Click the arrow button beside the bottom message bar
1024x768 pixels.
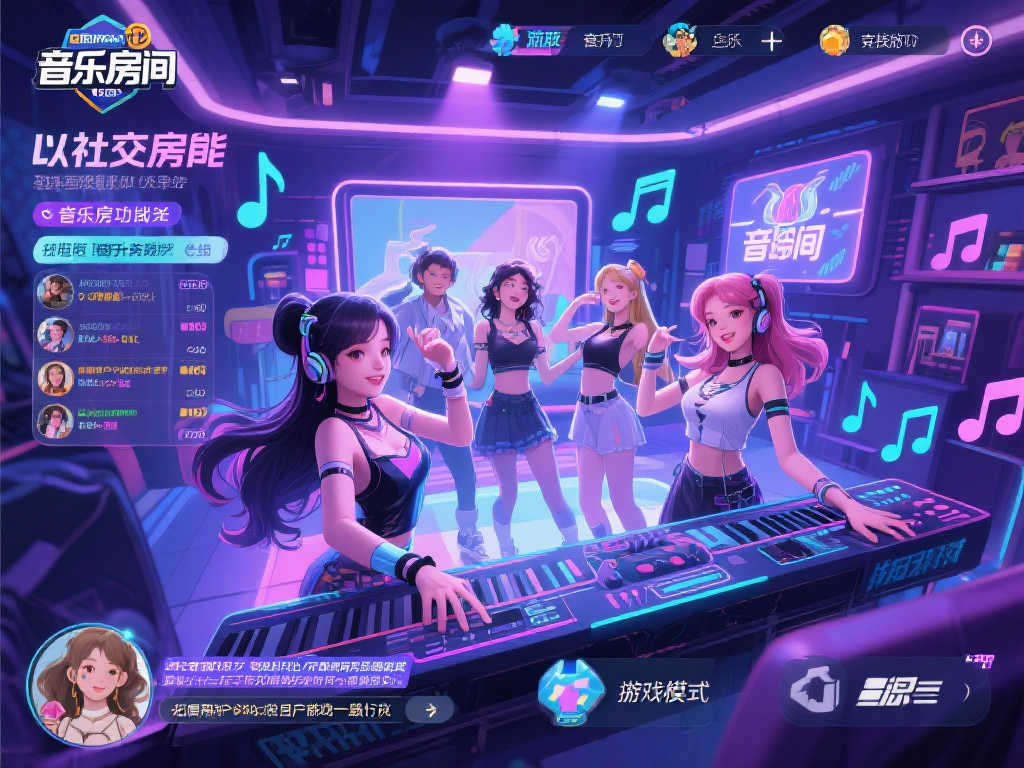pos(431,710)
